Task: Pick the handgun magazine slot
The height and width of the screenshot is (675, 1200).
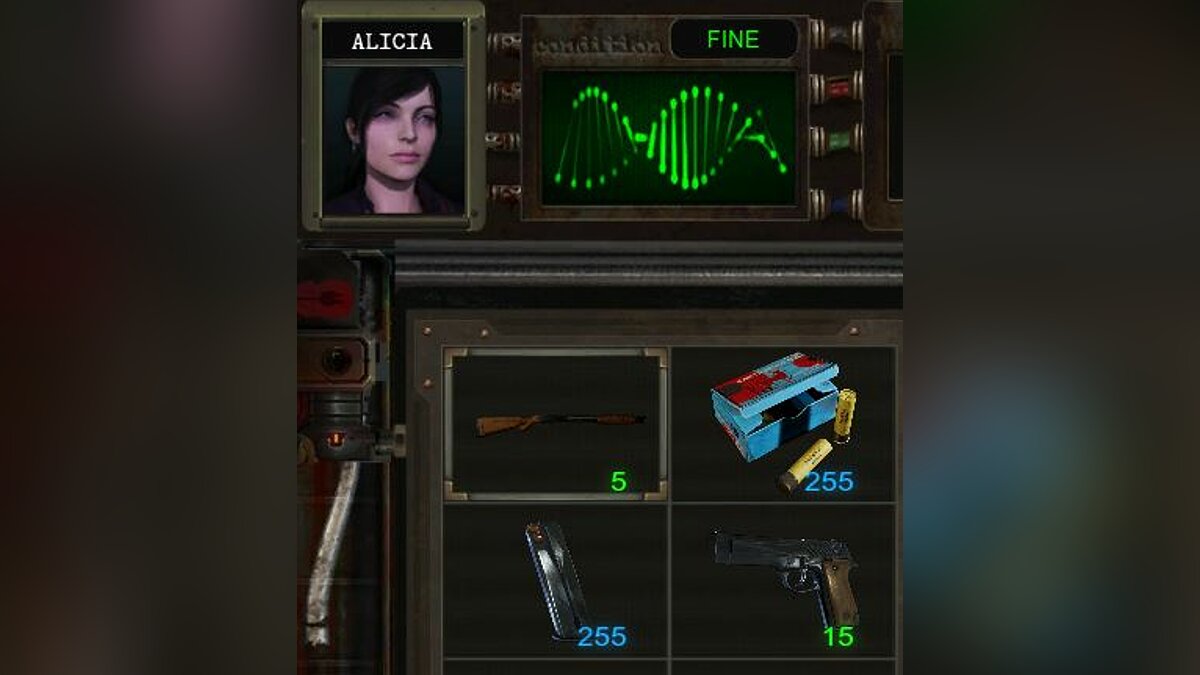Action: click(x=556, y=580)
